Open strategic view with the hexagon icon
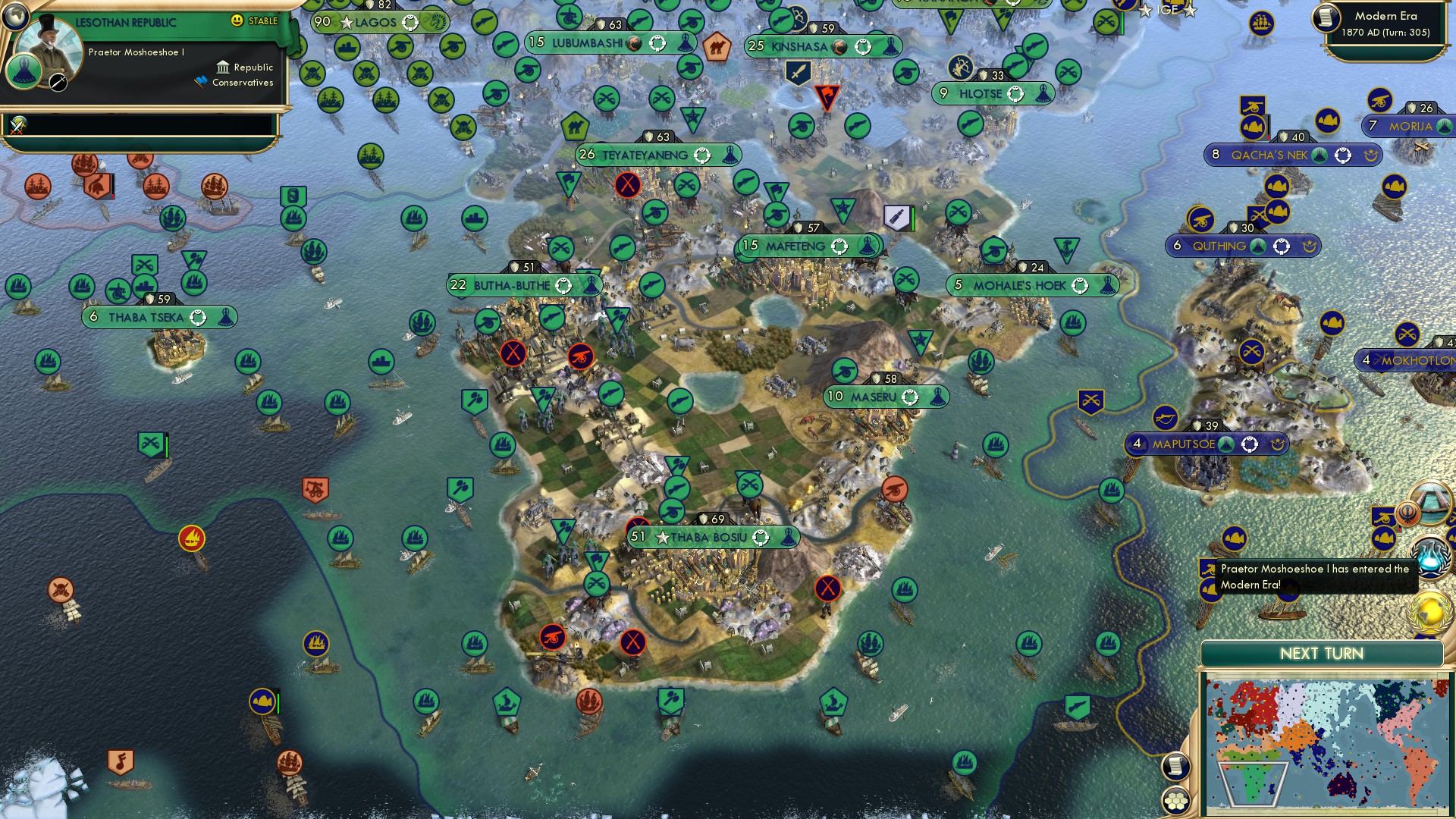This screenshot has height=819, width=1456. click(x=1177, y=799)
